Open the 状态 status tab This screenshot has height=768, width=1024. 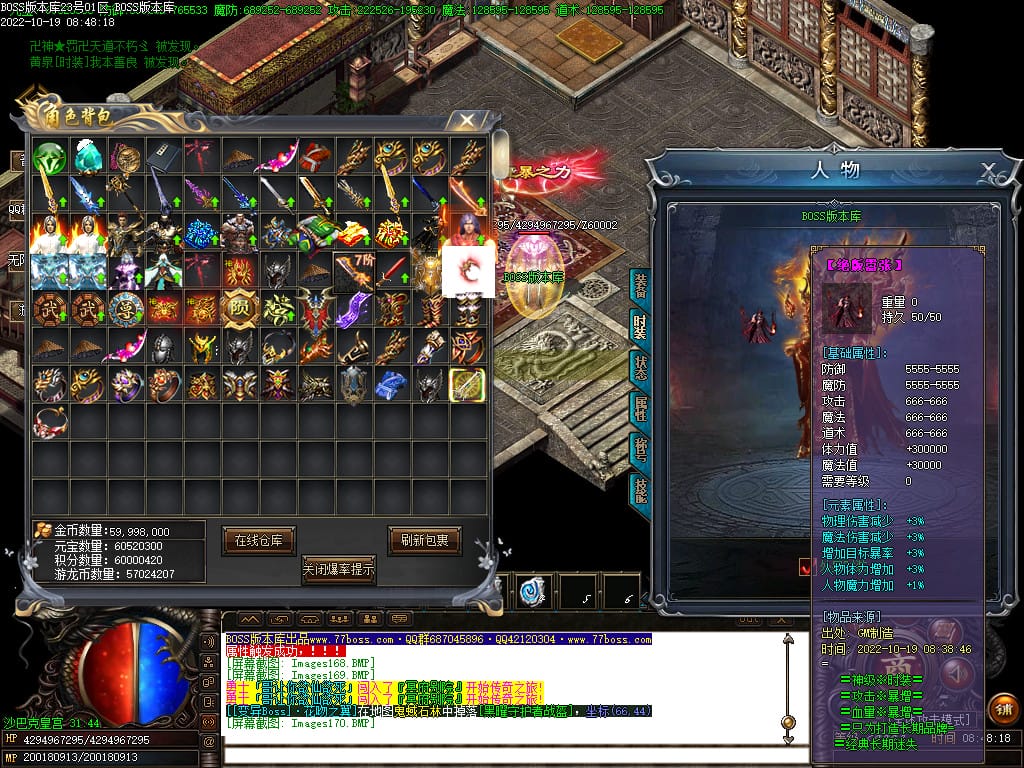tap(639, 367)
